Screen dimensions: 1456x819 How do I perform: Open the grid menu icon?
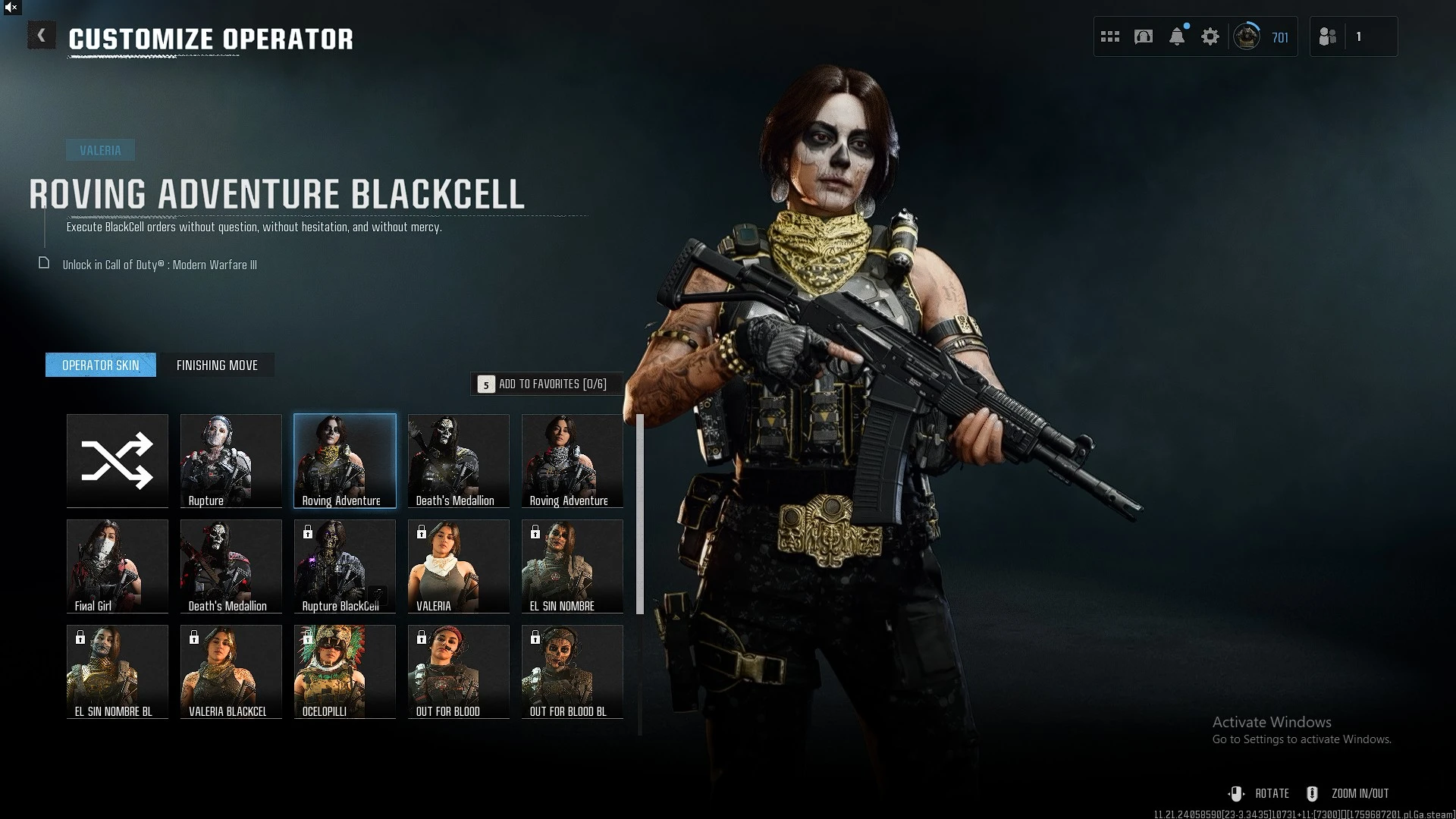(1110, 36)
